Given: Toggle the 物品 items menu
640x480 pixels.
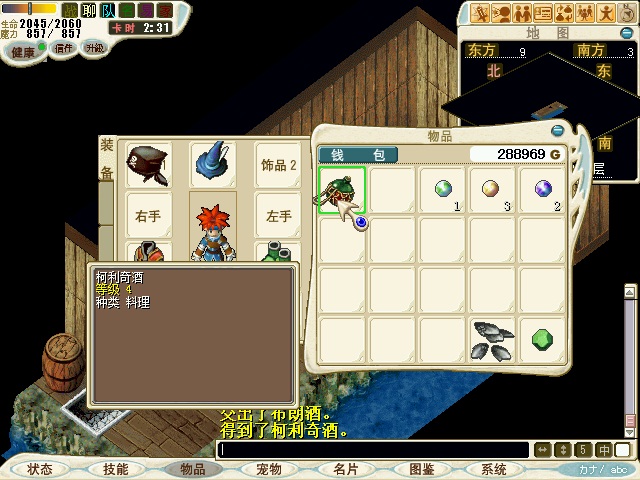Looking at the screenshot, I should coord(192,468).
